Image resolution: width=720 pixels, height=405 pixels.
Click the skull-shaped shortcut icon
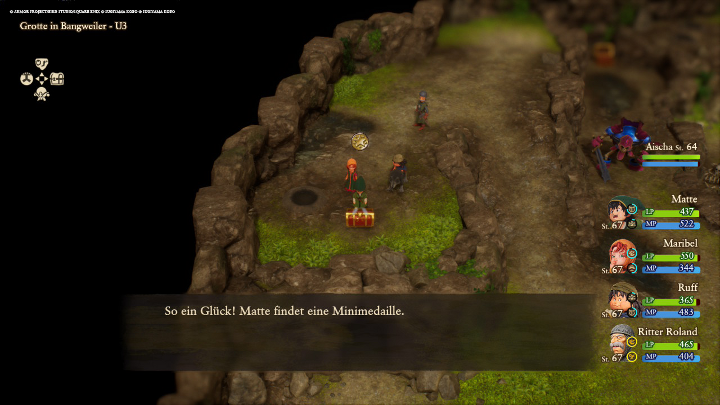point(41,94)
